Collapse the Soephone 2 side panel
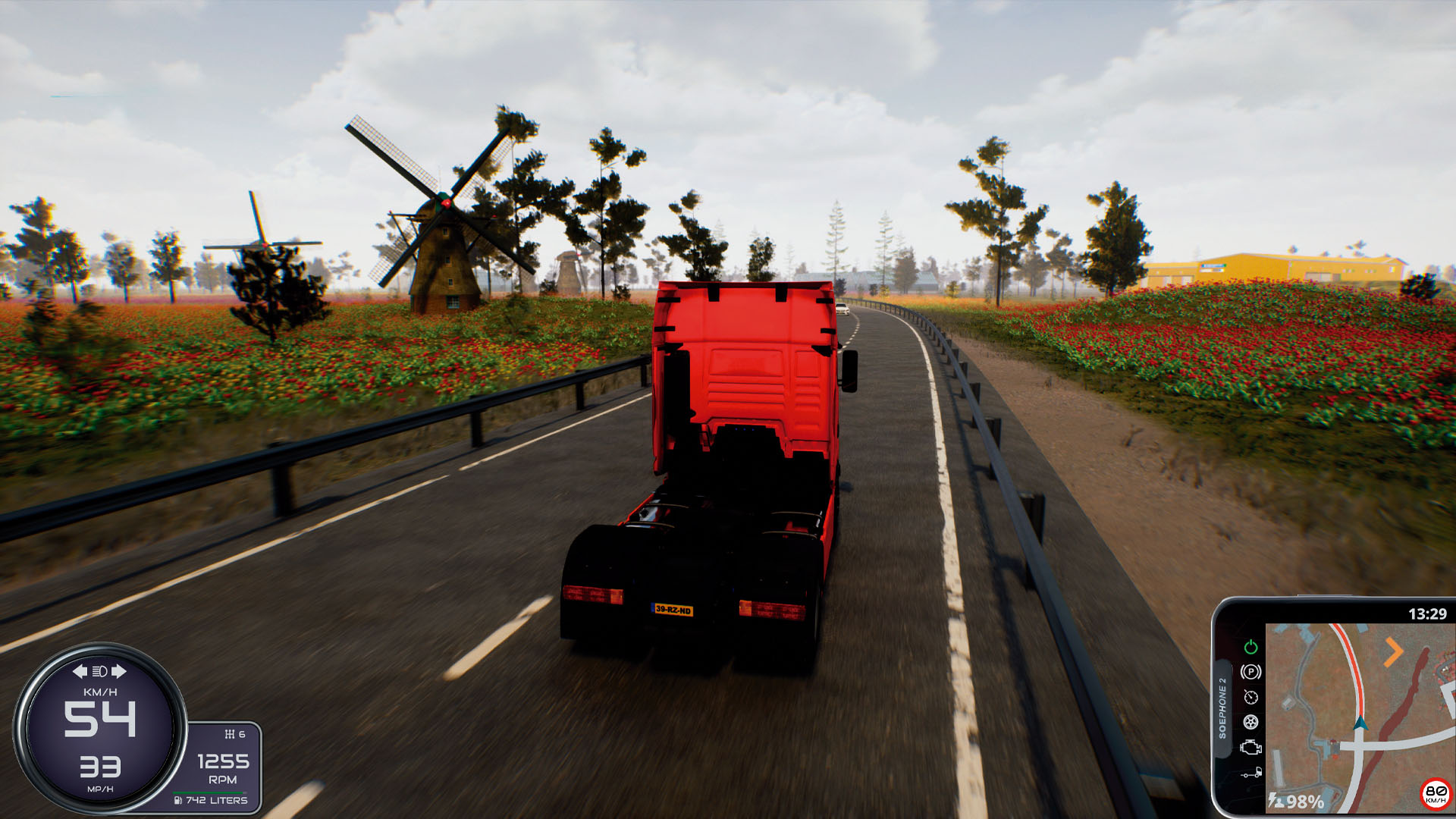Viewport: 1456px width, 819px height. (x=1222, y=707)
